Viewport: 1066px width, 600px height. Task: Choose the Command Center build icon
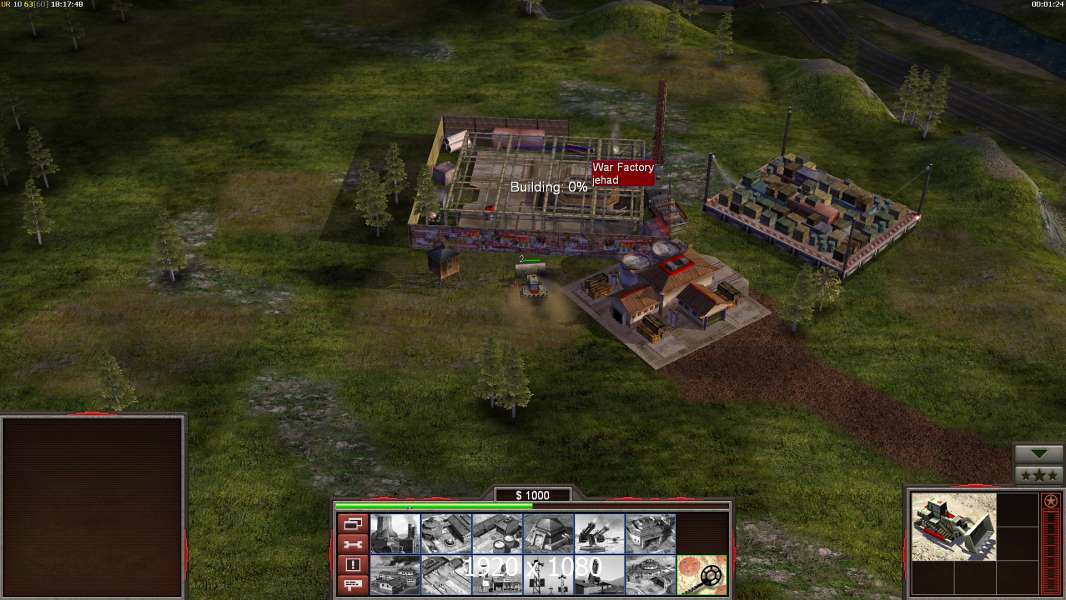coord(651,575)
